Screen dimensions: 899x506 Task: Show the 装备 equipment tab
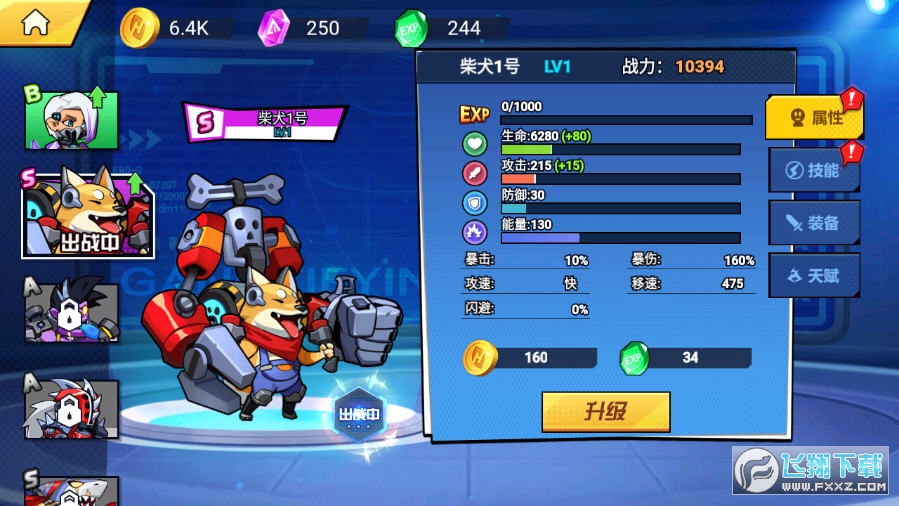(x=814, y=223)
